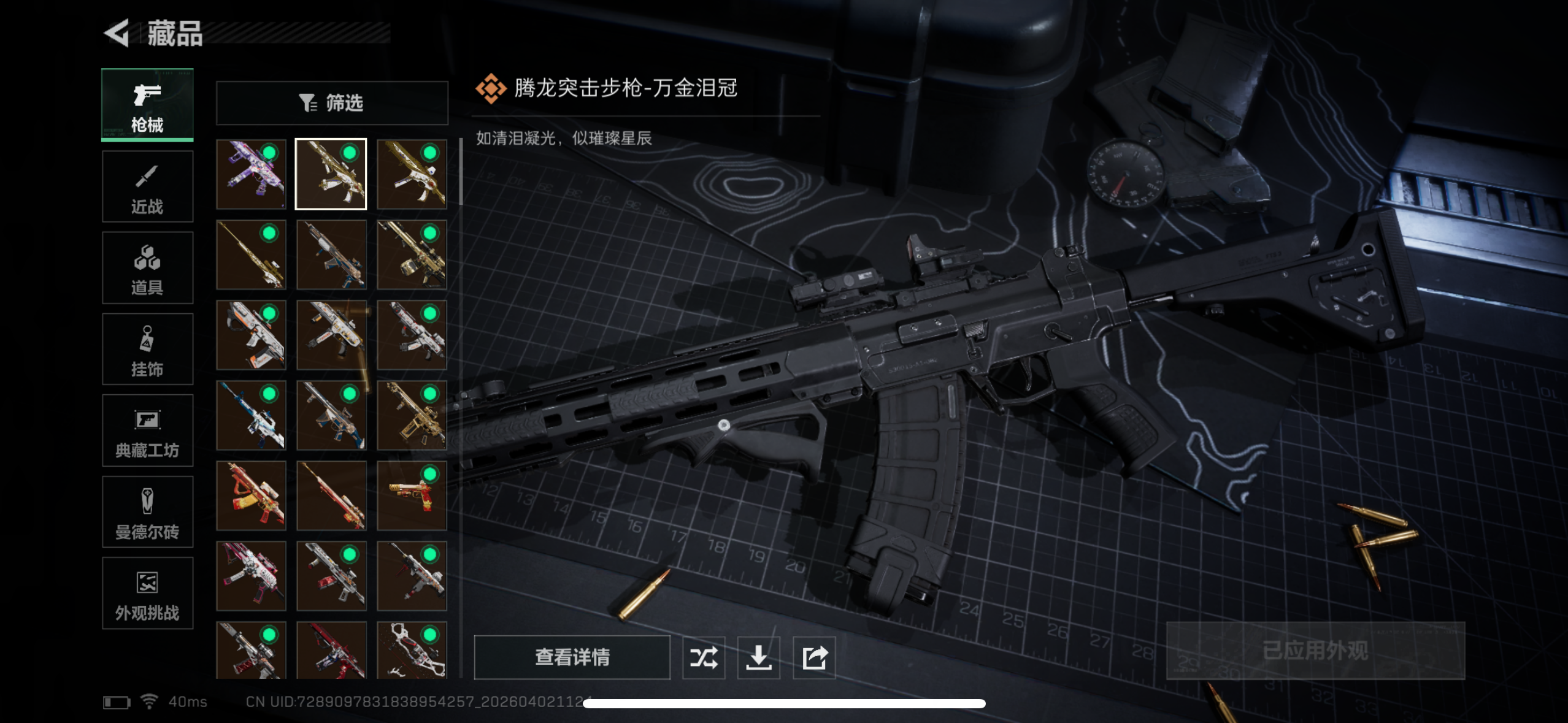Open the 曼德尔砖 Mandel brick section
The height and width of the screenshot is (723, 1568).
147,512
